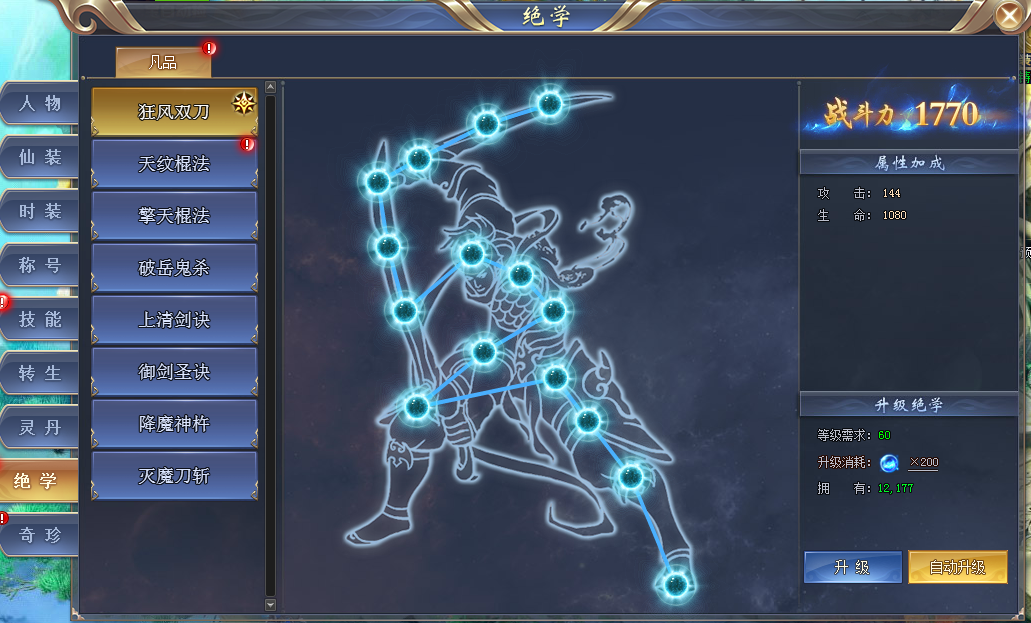Open the 仙装 side tab
The width and height of the screenshot is (1031, 623).
[40, 157]
